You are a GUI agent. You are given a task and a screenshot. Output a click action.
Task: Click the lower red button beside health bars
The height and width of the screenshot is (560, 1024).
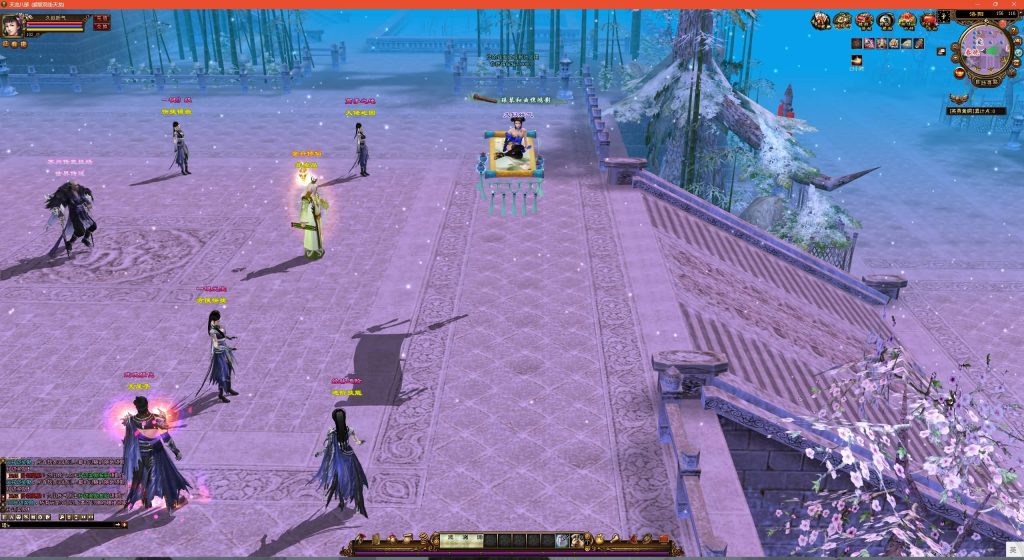click(x=101, y=27)
